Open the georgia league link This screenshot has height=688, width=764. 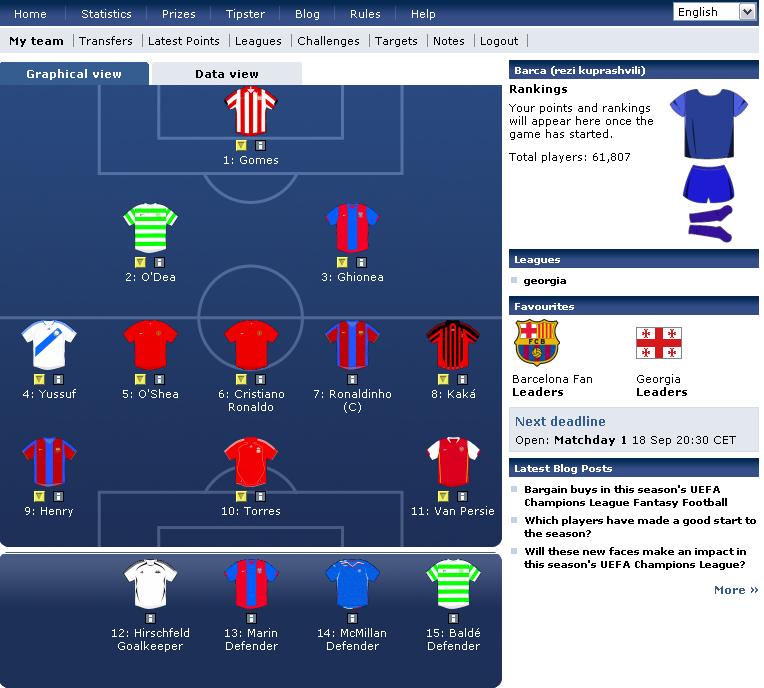coord(545,281)
